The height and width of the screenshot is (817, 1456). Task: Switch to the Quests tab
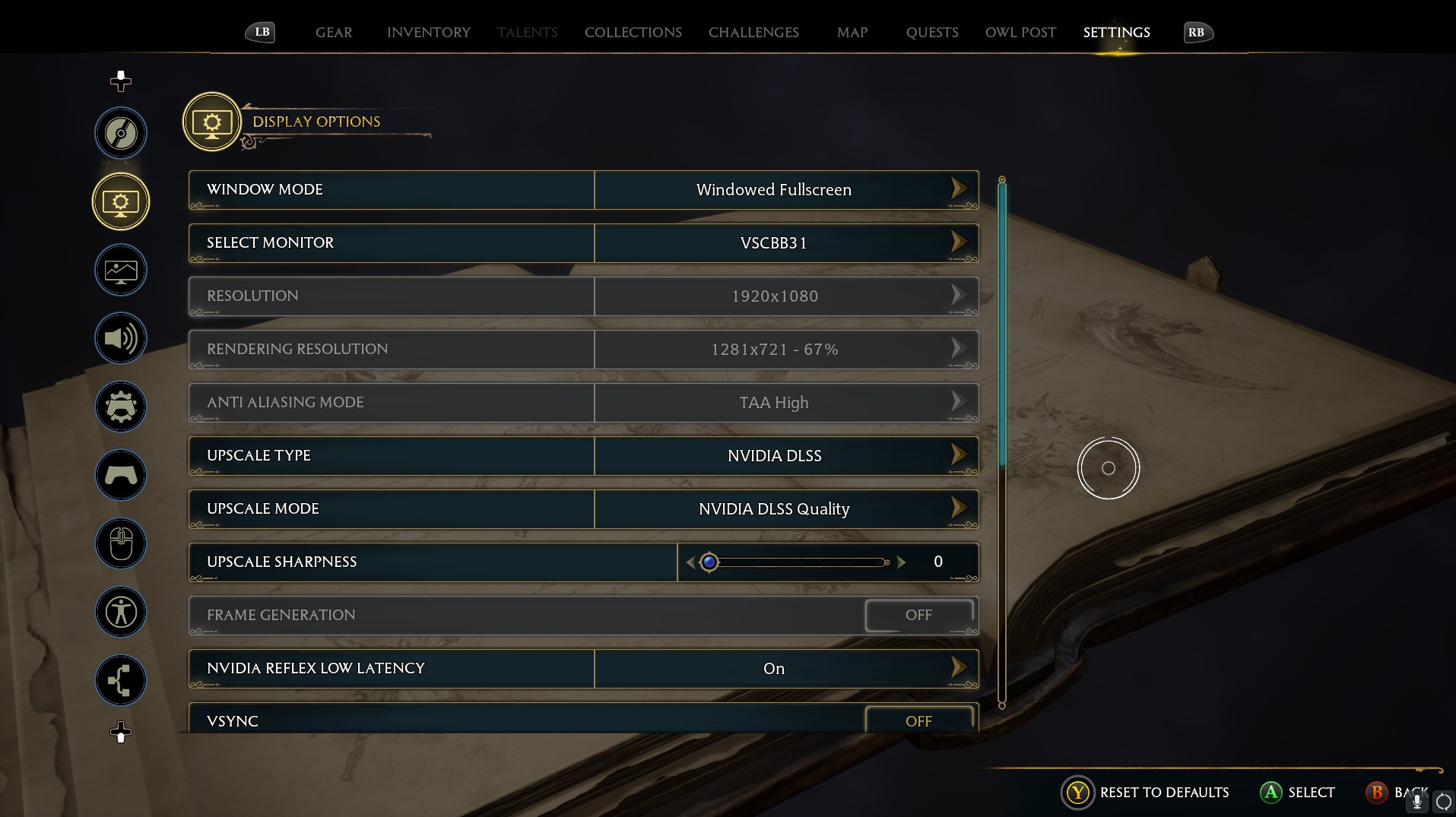click(x=931, y=33)
